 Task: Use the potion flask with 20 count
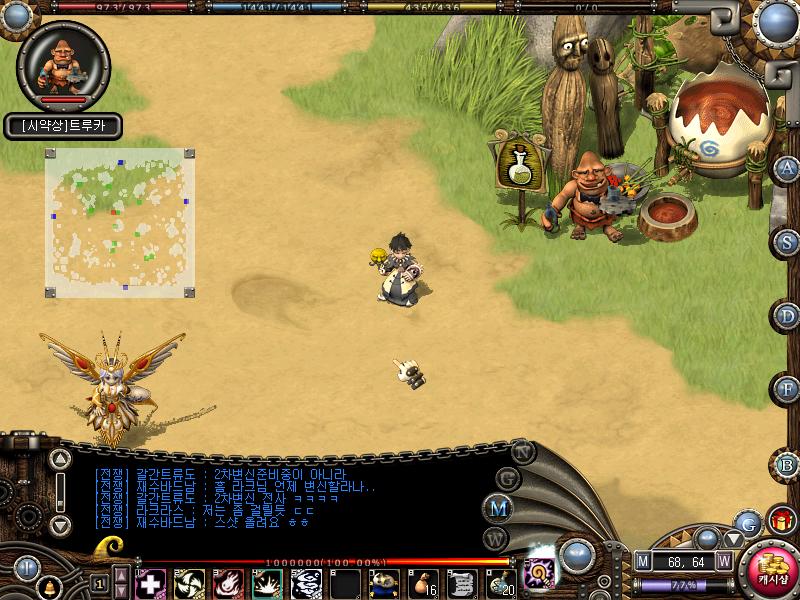pos(501,582)
